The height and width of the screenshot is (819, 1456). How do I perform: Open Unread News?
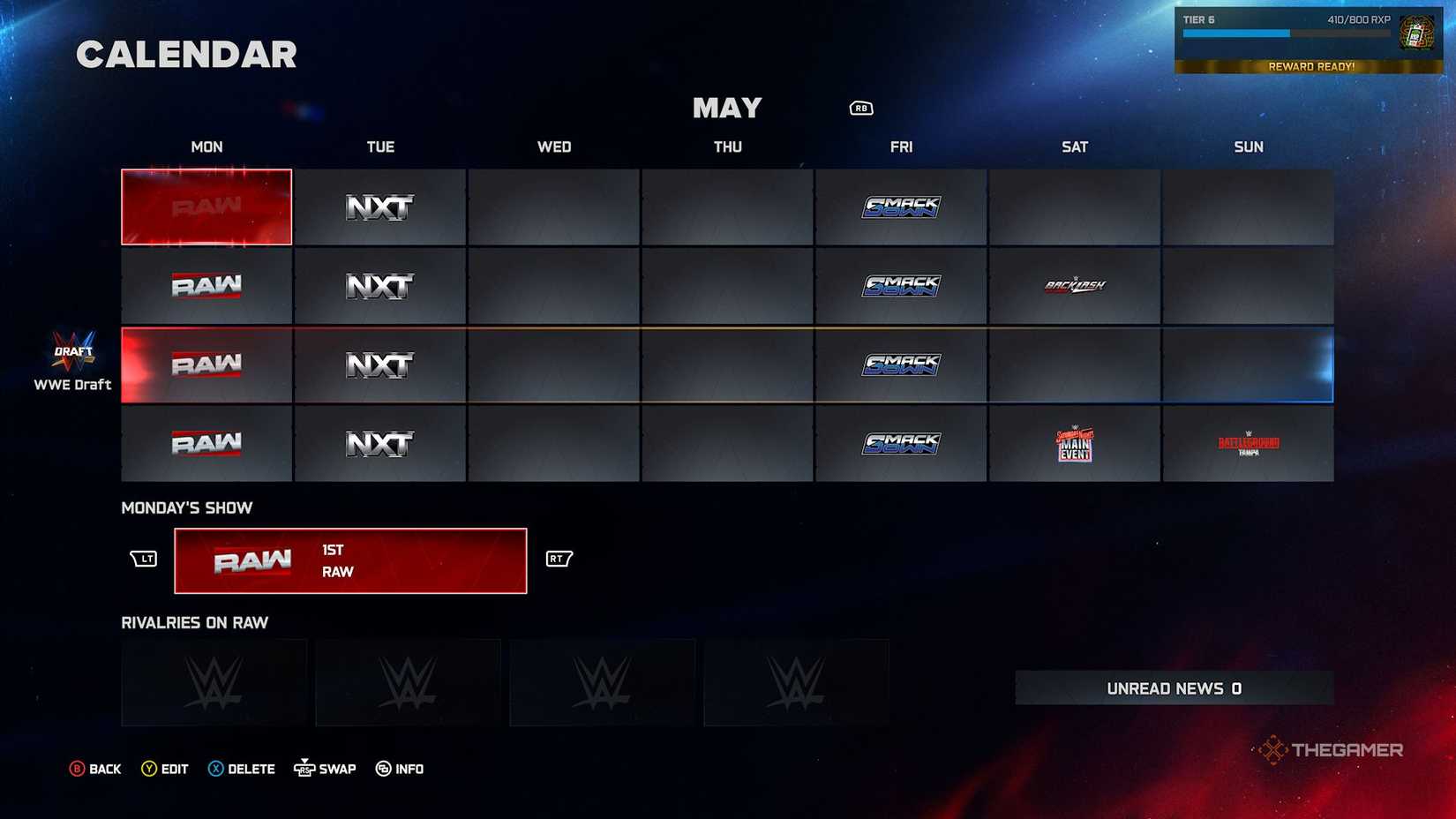(x=1172, y=688)
